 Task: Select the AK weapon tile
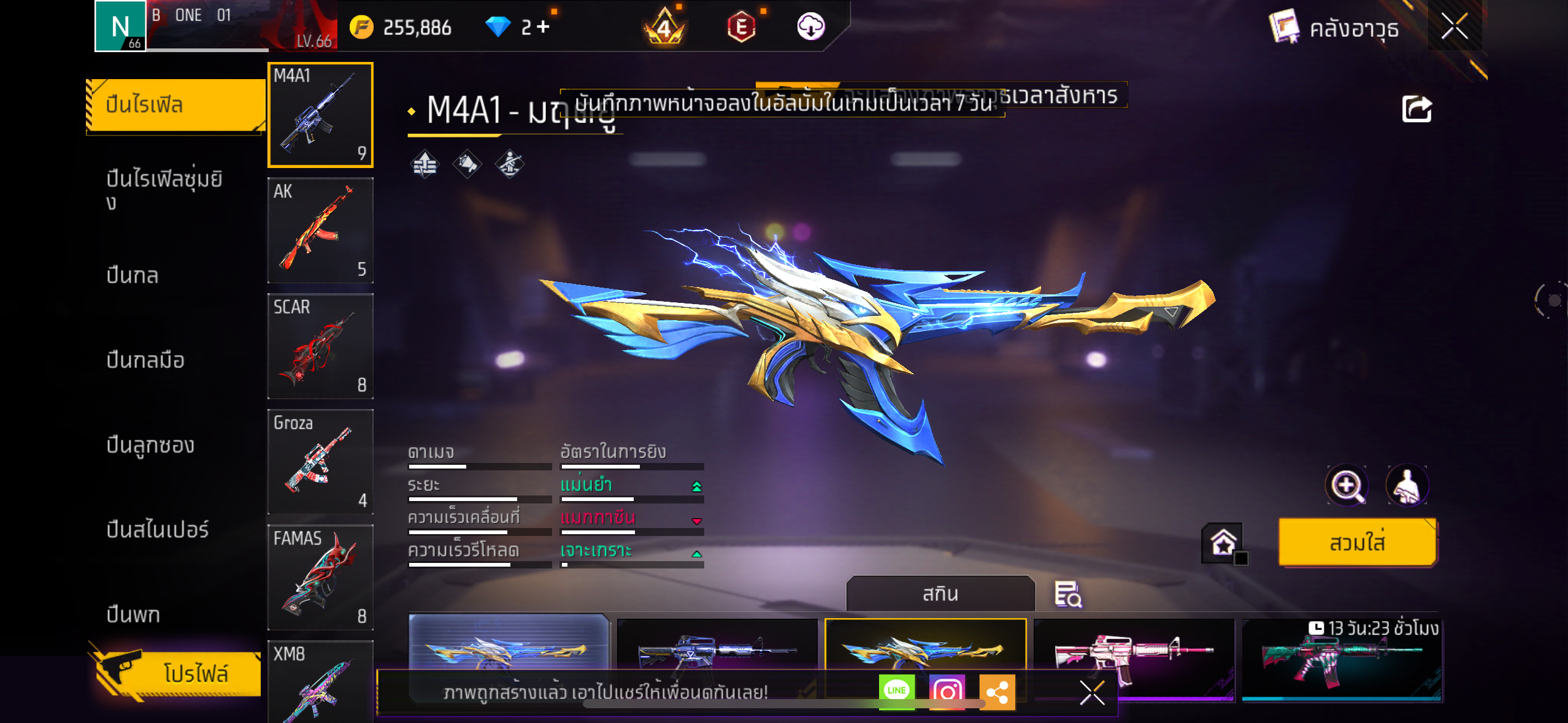[x=320, y=230]
